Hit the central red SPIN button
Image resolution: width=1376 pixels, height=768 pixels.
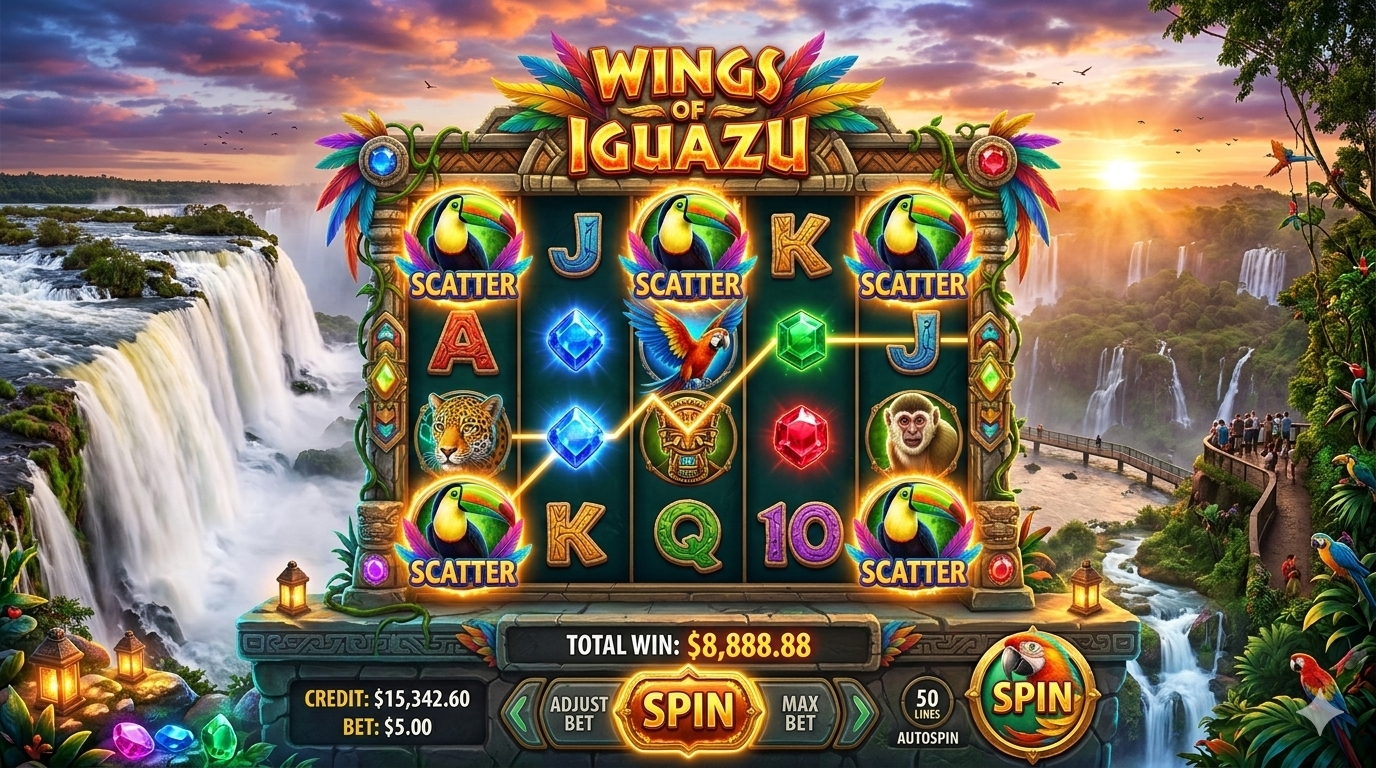pyautogui.click(x=688, y=711)
